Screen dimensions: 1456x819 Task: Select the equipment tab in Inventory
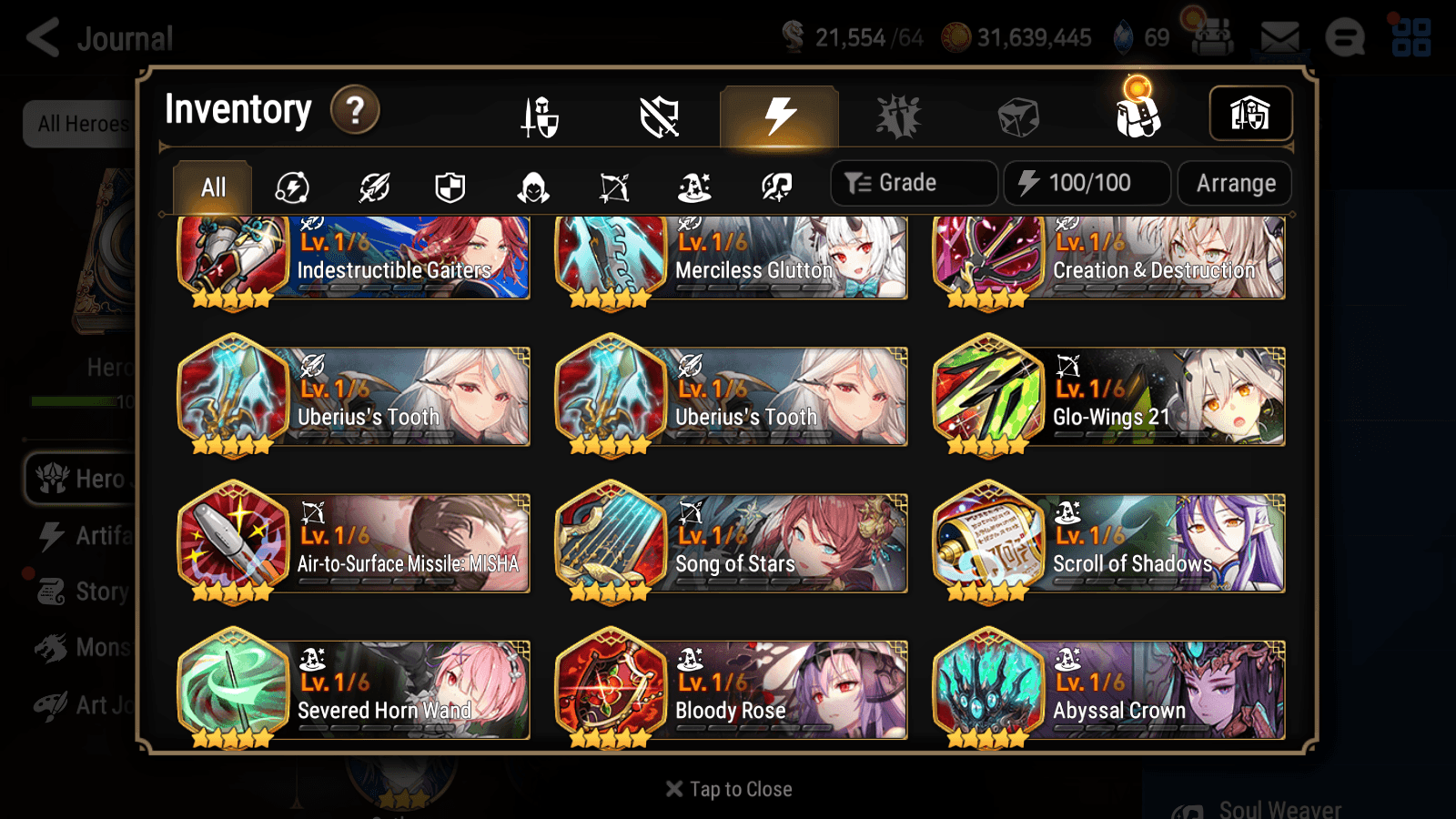coord(541,116)
